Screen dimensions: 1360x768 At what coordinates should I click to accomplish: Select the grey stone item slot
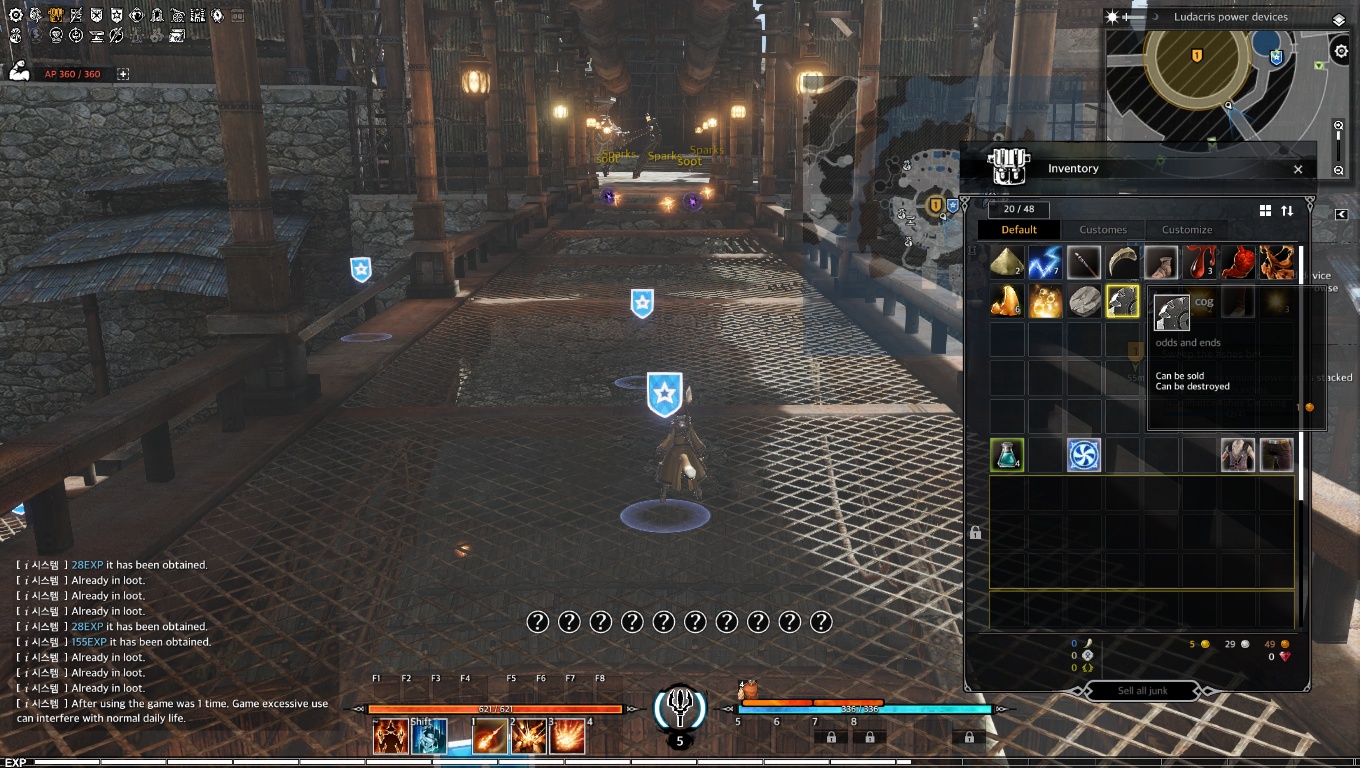tap(1084, 301)
